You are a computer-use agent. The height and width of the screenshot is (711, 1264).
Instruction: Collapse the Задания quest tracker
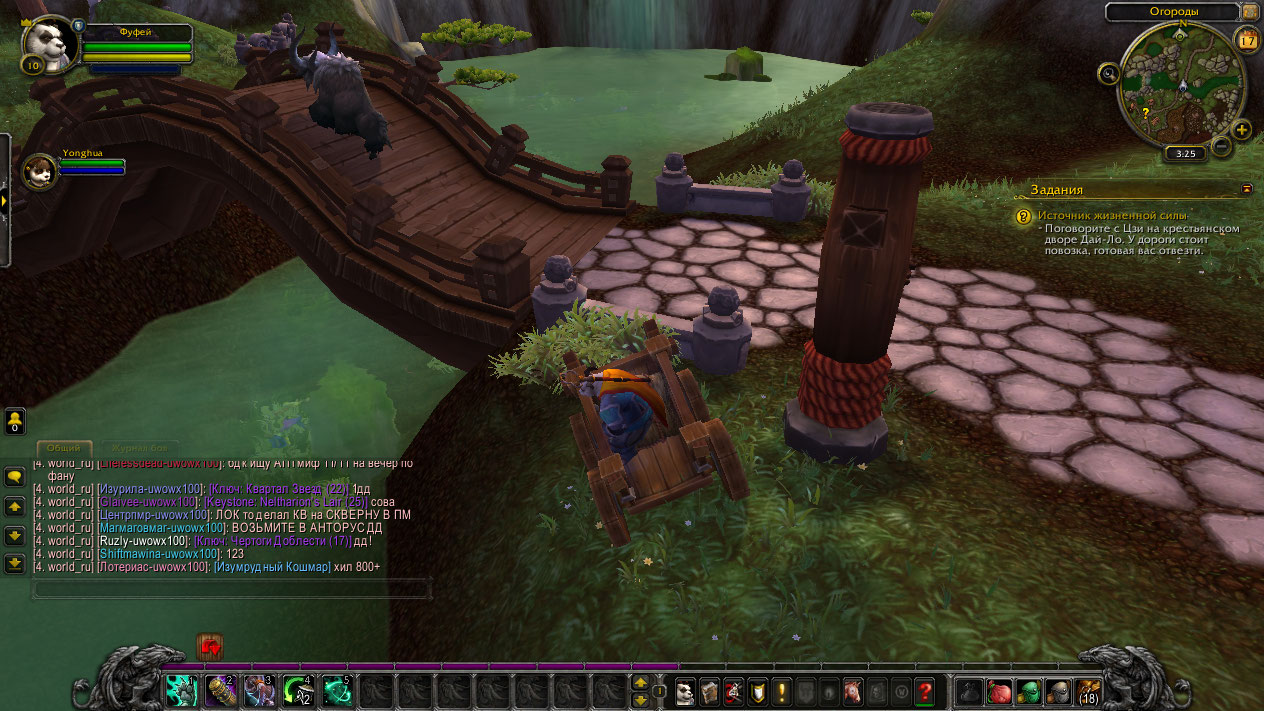(x=1246, y=188)
